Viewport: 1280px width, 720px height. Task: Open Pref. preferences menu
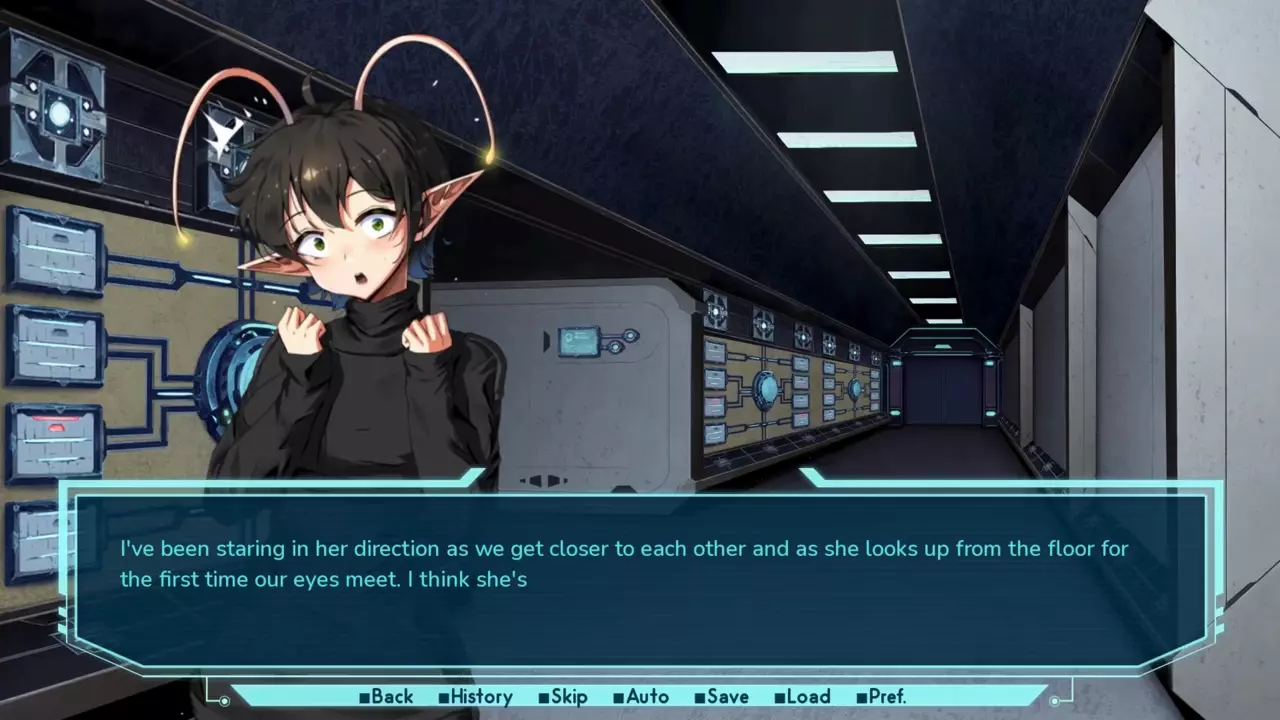pyautogui.click(x=881, y=697)
